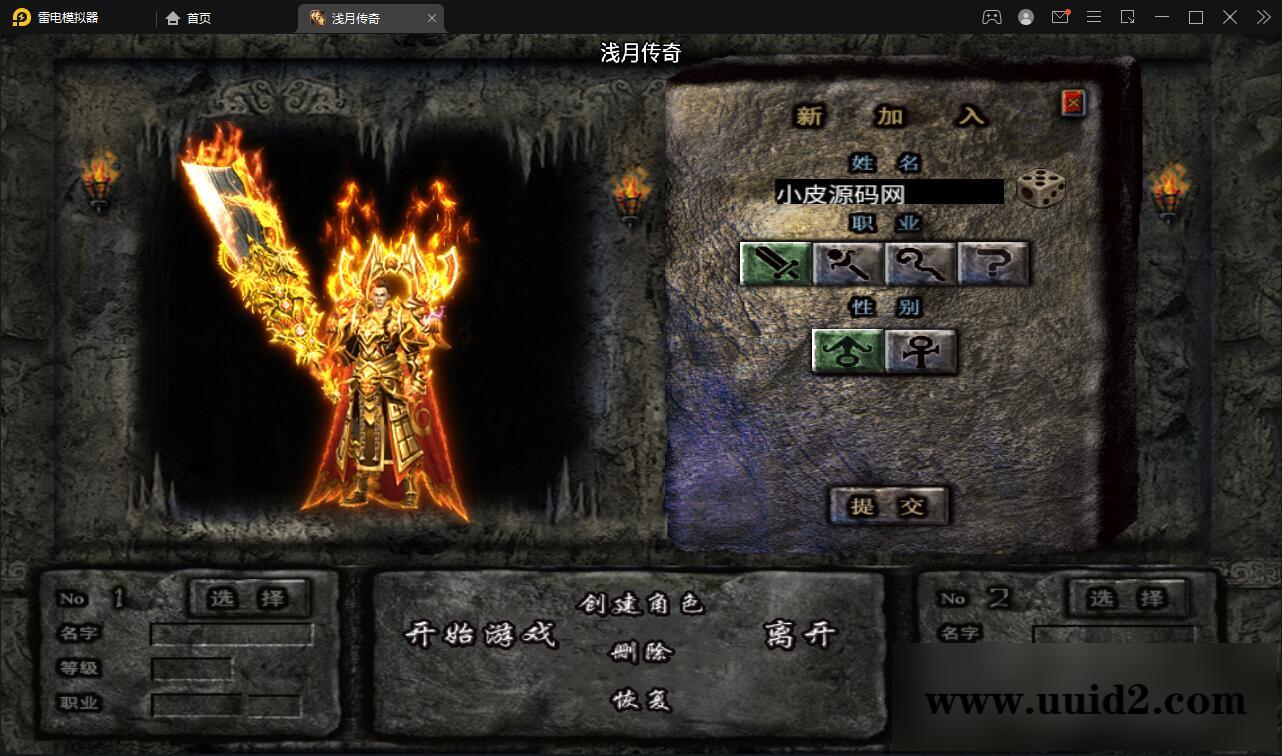Click the multi-instance icon in emulator toolbar

(x=993, y=17)
